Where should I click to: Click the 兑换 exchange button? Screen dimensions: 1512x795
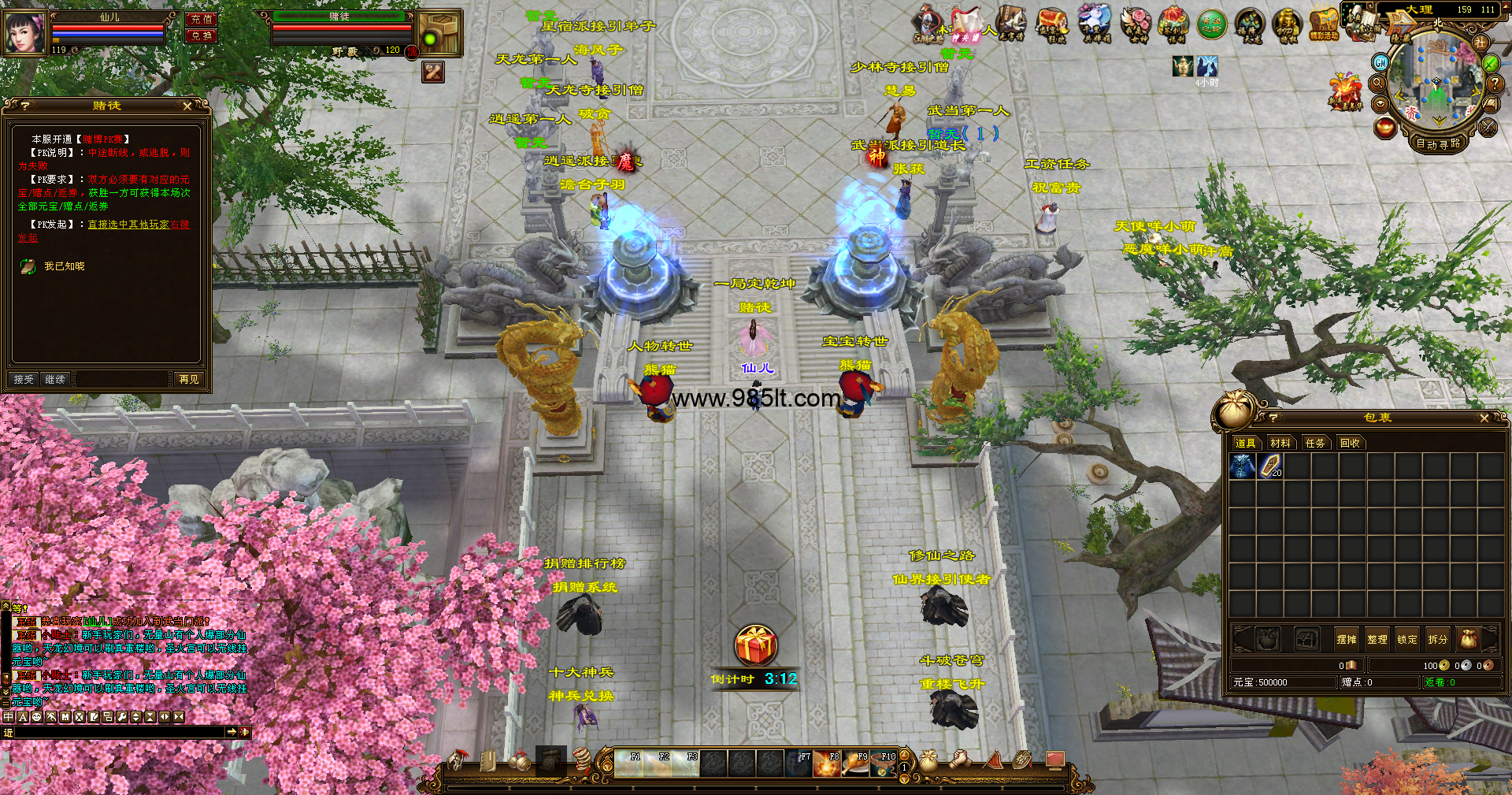[202, 35]
